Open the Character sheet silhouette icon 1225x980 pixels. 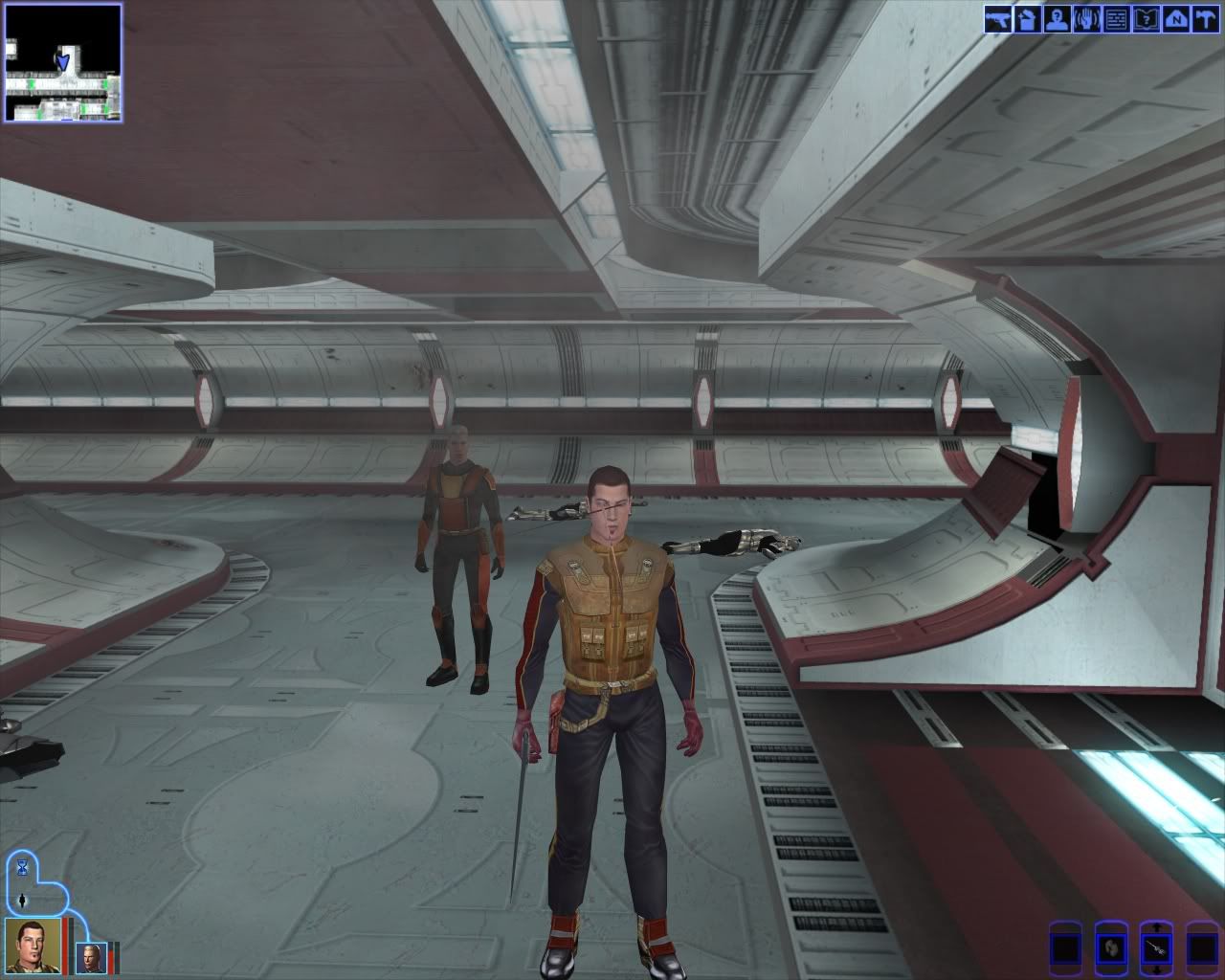(1056, 19)
